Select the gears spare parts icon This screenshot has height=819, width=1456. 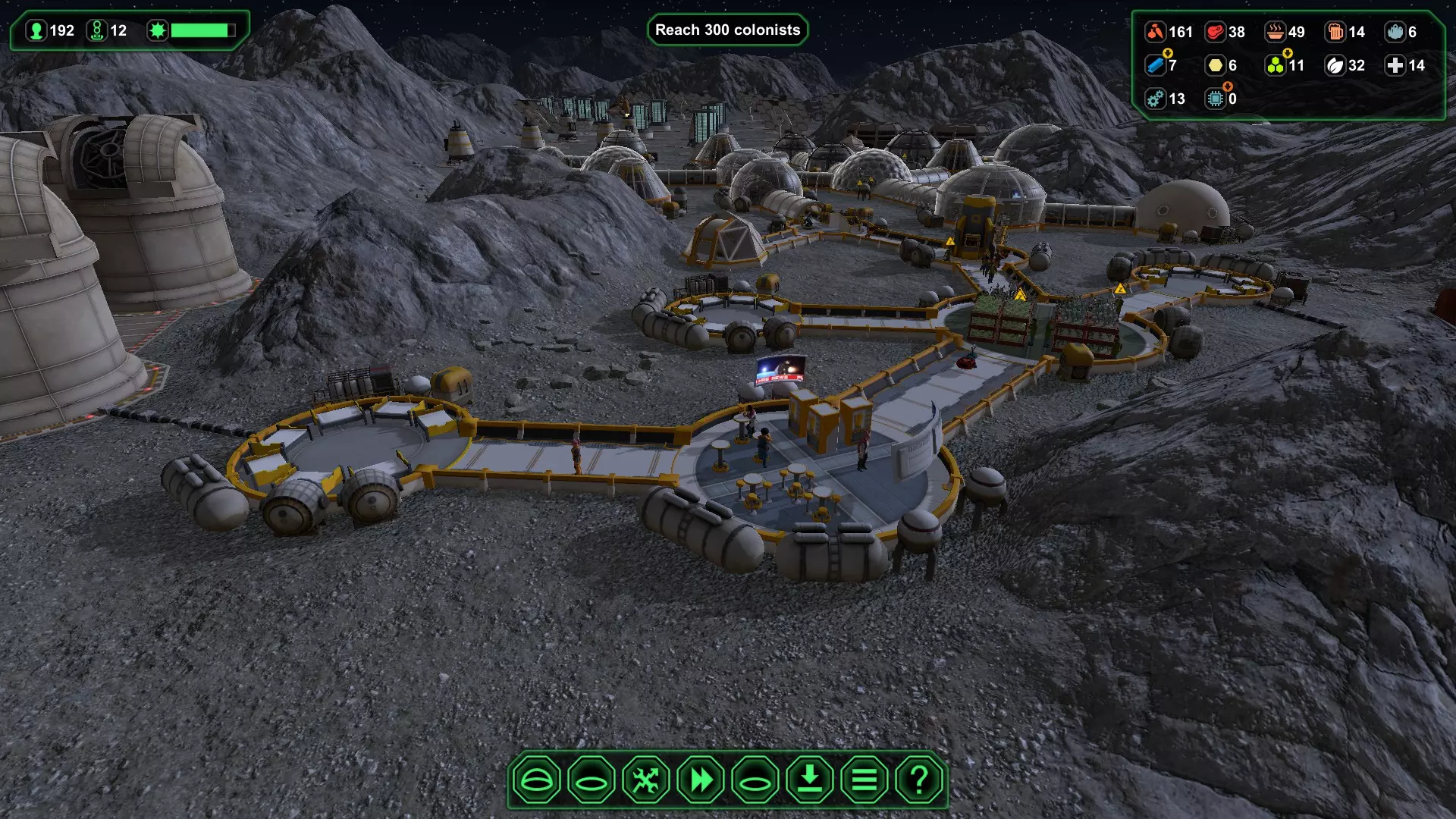click(1155, 99)
